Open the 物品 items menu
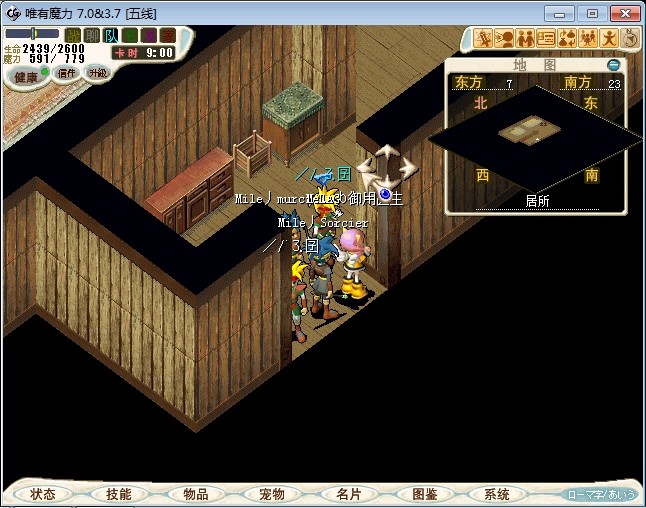 click(195, 494)
